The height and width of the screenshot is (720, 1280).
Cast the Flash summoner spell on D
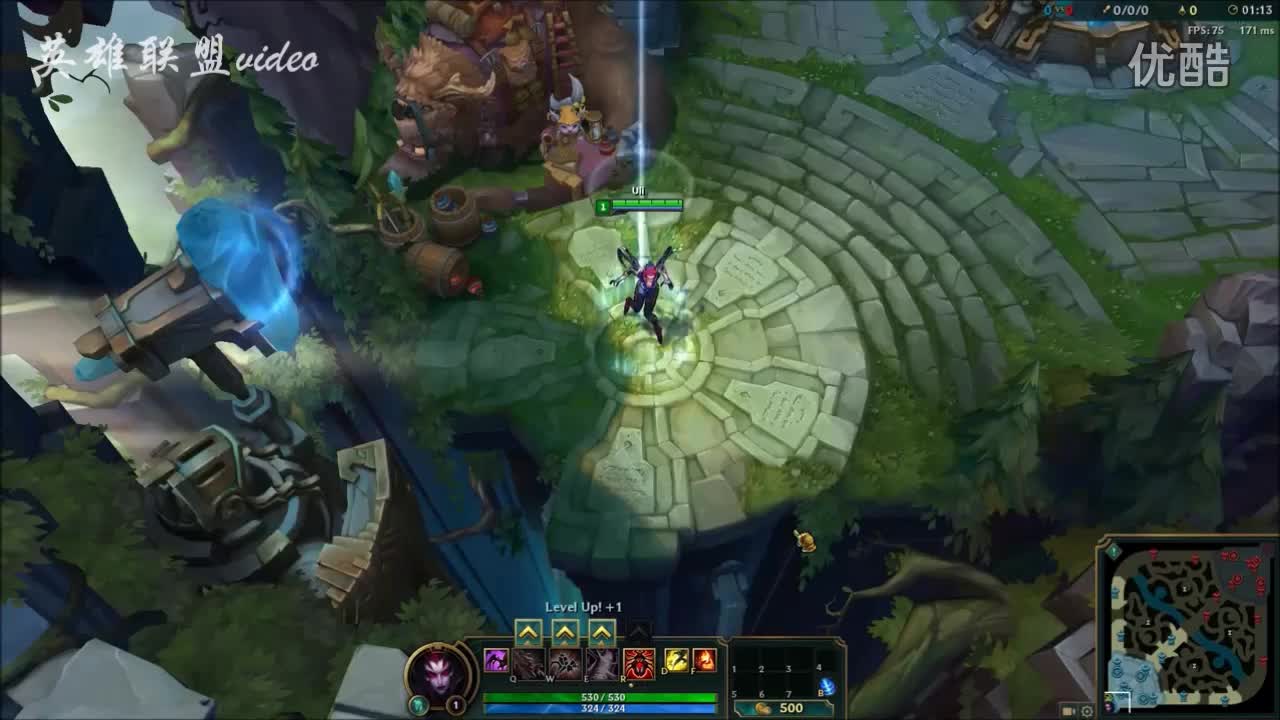[x=676, y=662]
